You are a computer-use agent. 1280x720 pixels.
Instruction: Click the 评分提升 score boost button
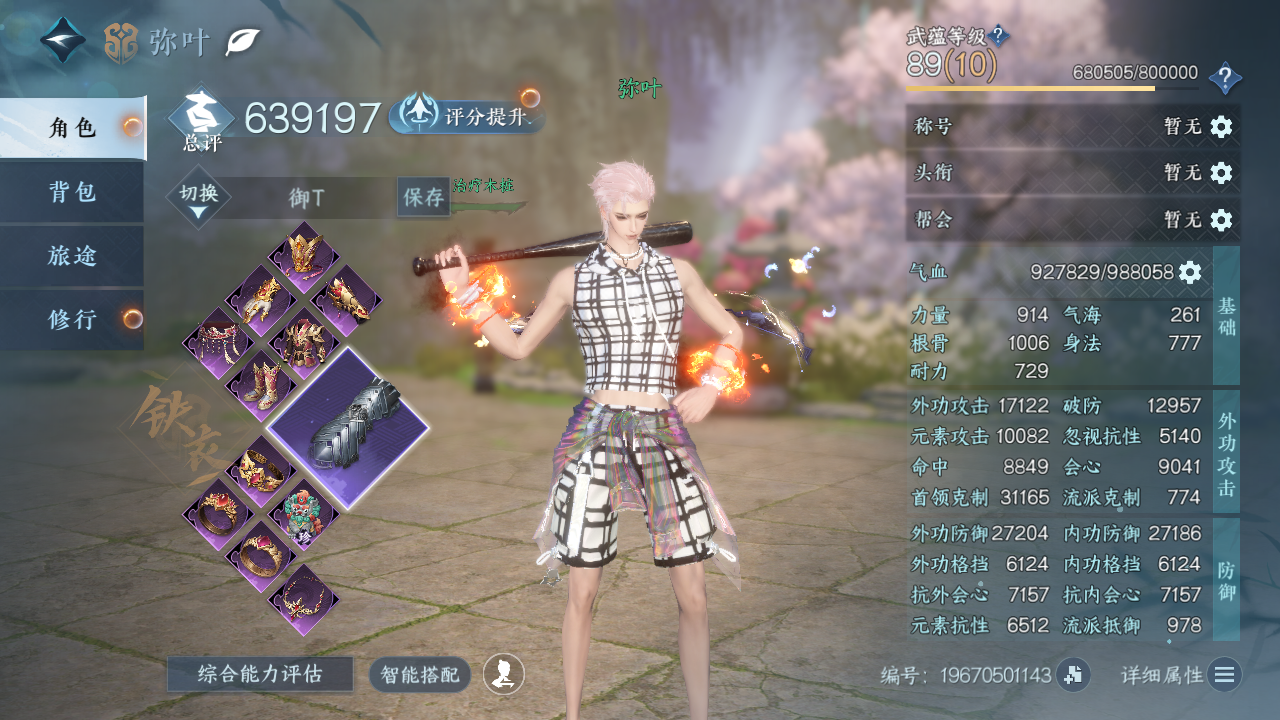click(x=466, y=117)
